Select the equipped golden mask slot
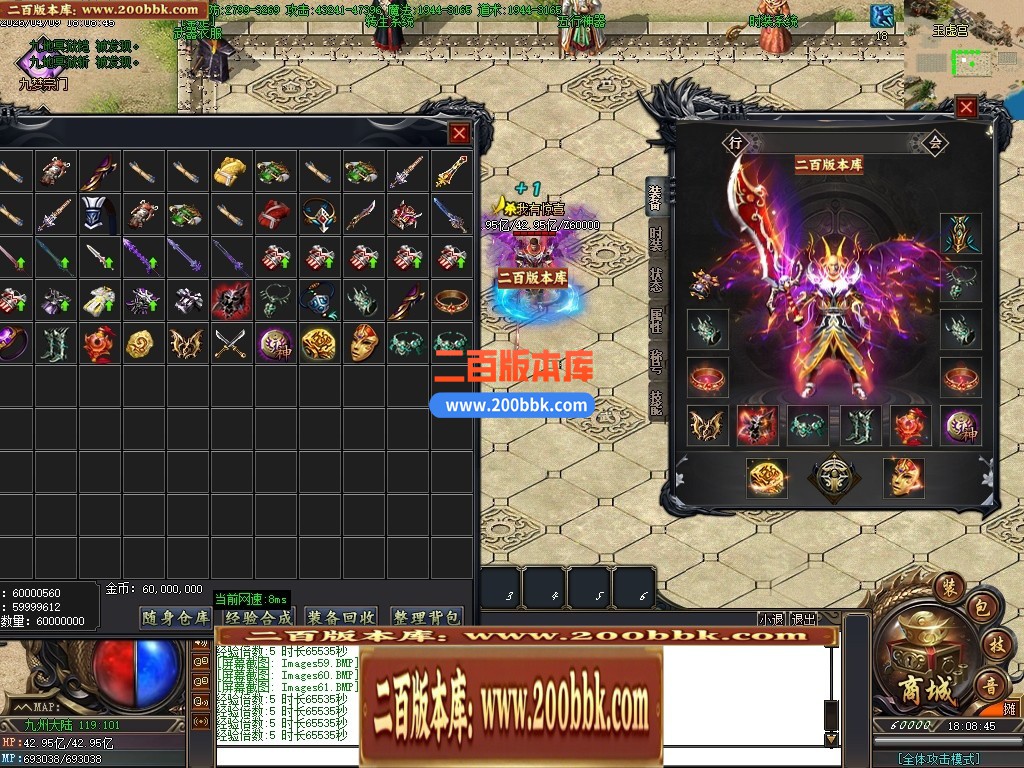This screenshot has height=768, width=1024. point(903,478)
